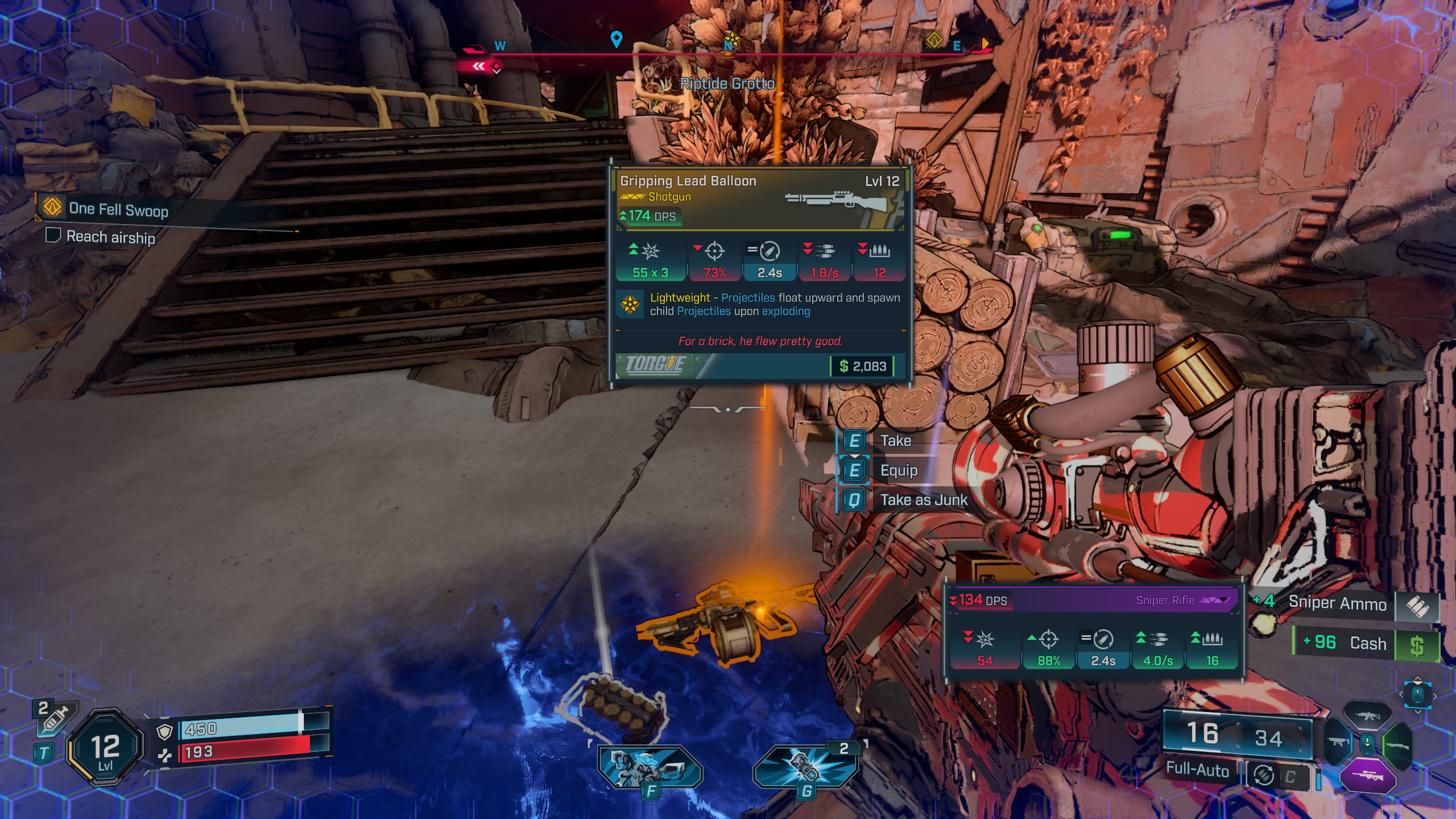Screen dimensions: 1456x819
Task: Click the Lightweight star perk icon
Action: (x=630, y=304)
